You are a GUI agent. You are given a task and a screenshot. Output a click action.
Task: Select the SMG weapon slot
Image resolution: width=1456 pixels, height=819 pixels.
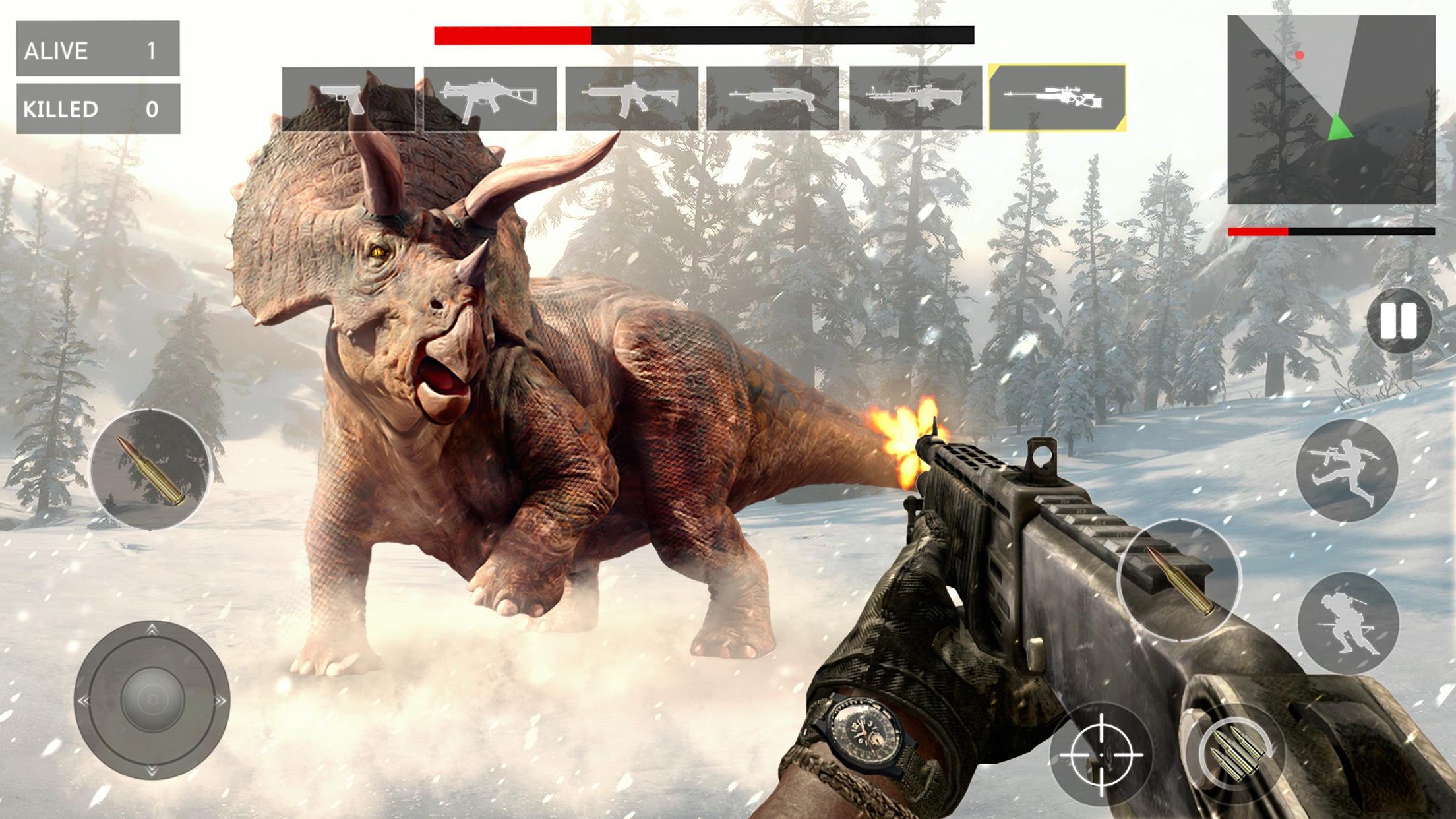click(x=491, y=99)
